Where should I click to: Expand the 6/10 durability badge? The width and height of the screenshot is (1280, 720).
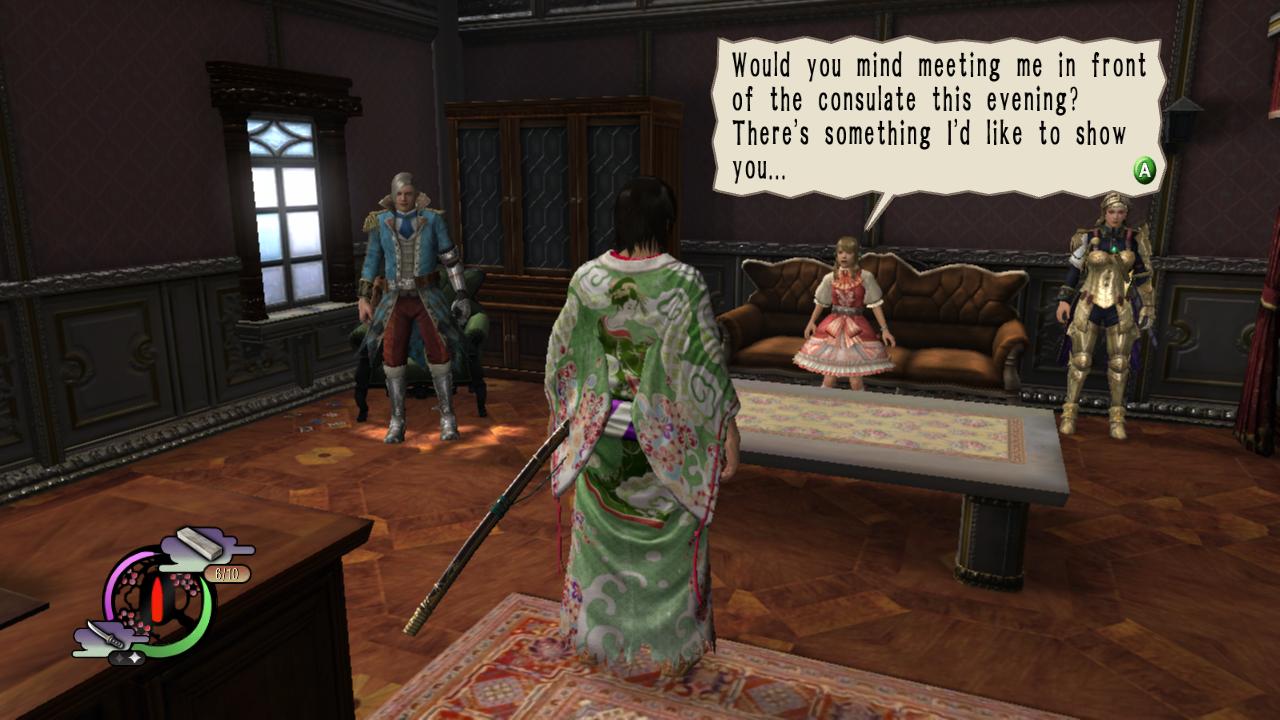[x=228, y=573]
